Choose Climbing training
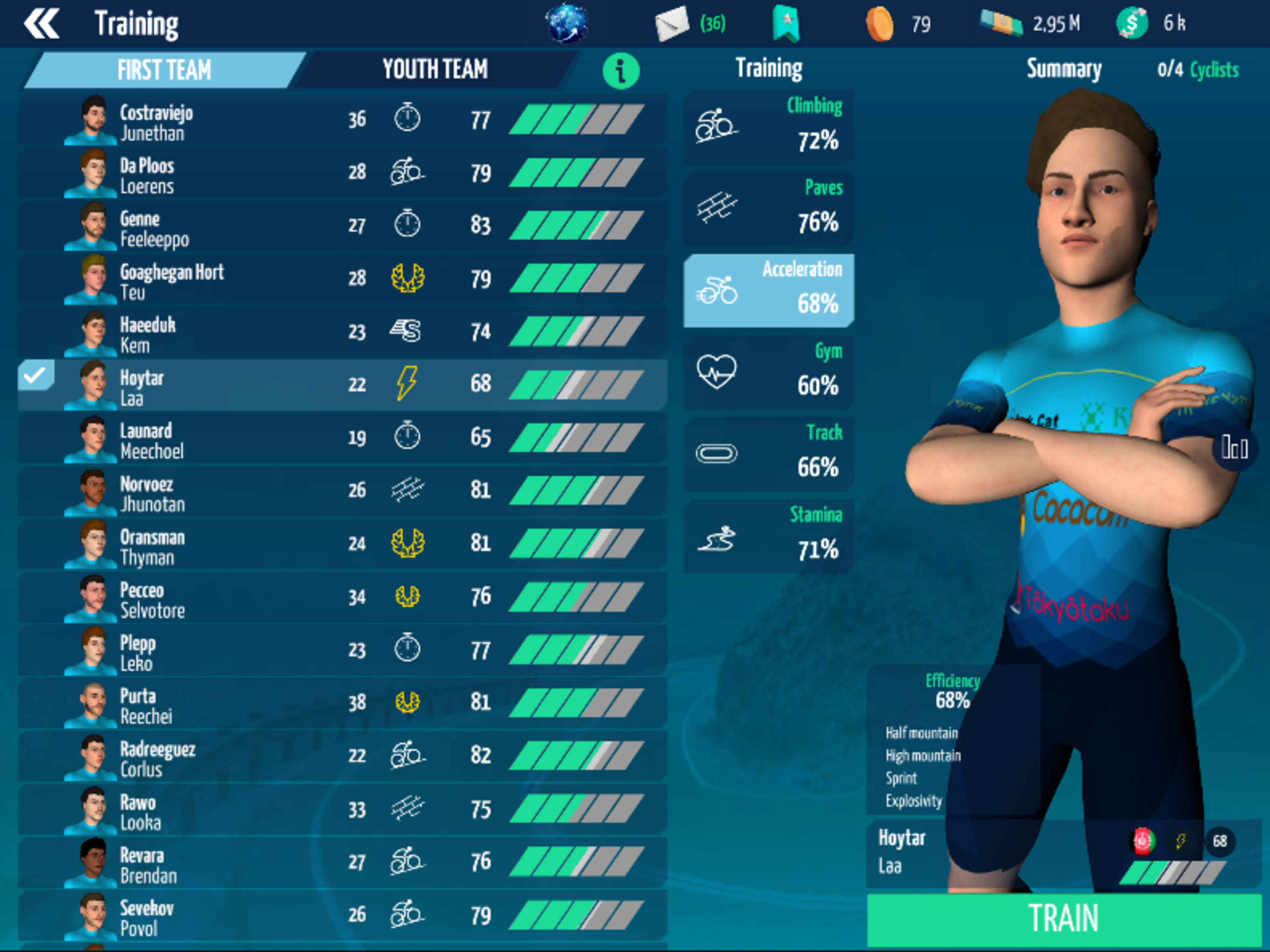1270x952 pixels. [768, 126]
